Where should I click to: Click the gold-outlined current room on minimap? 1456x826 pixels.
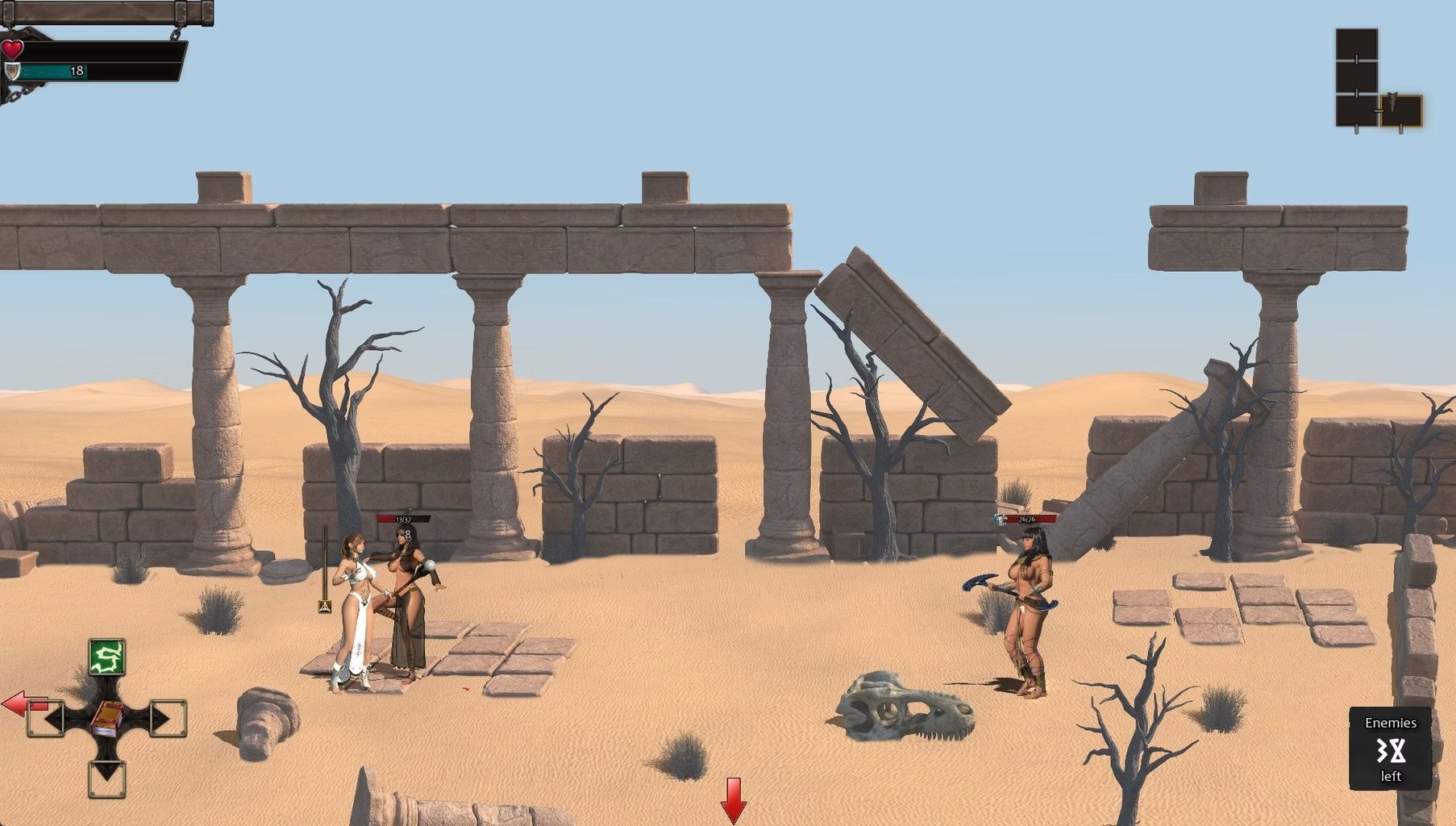[x=1400, y=111]
